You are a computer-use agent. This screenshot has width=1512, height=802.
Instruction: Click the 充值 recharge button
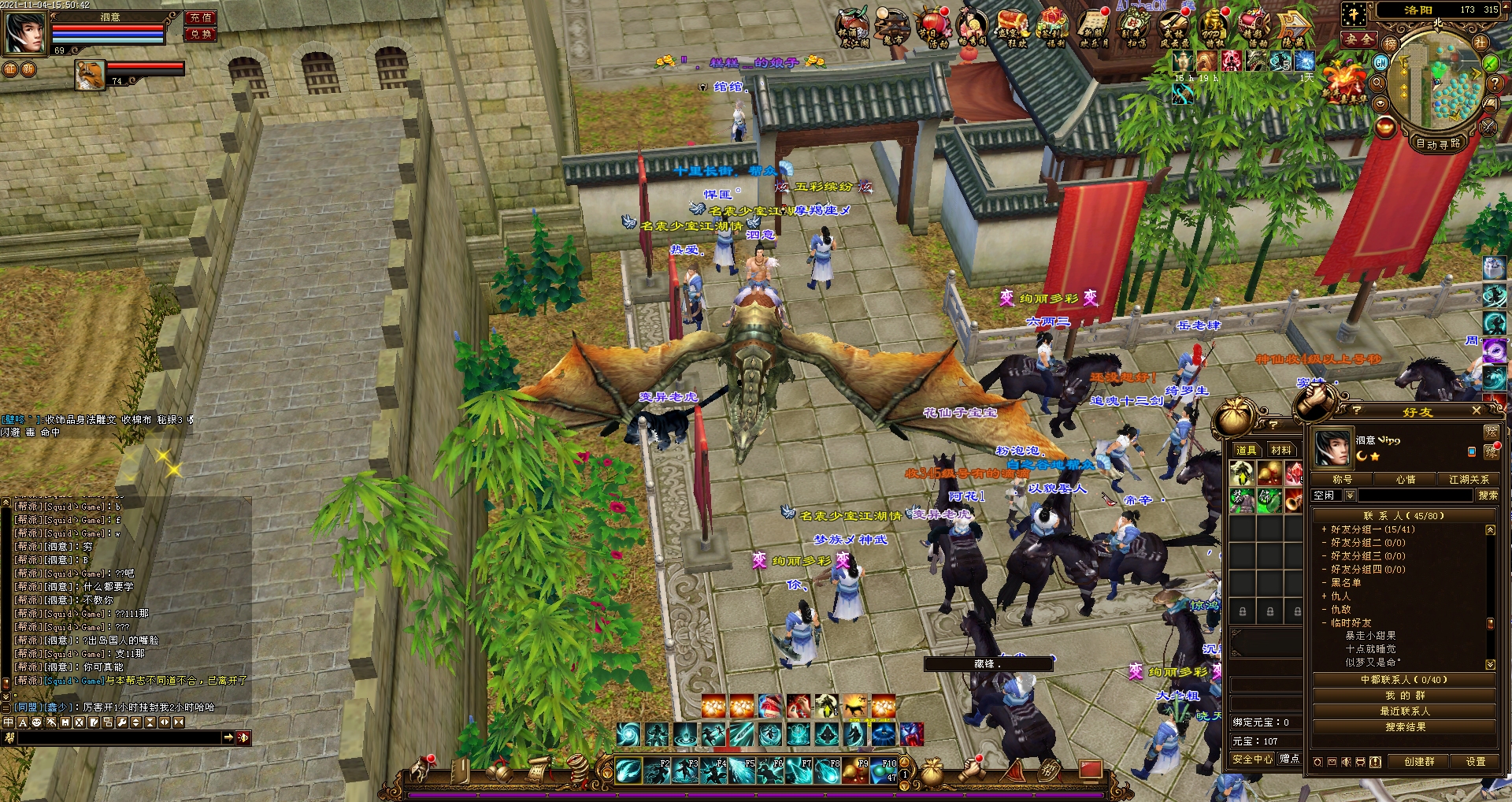tap(201, 17)
